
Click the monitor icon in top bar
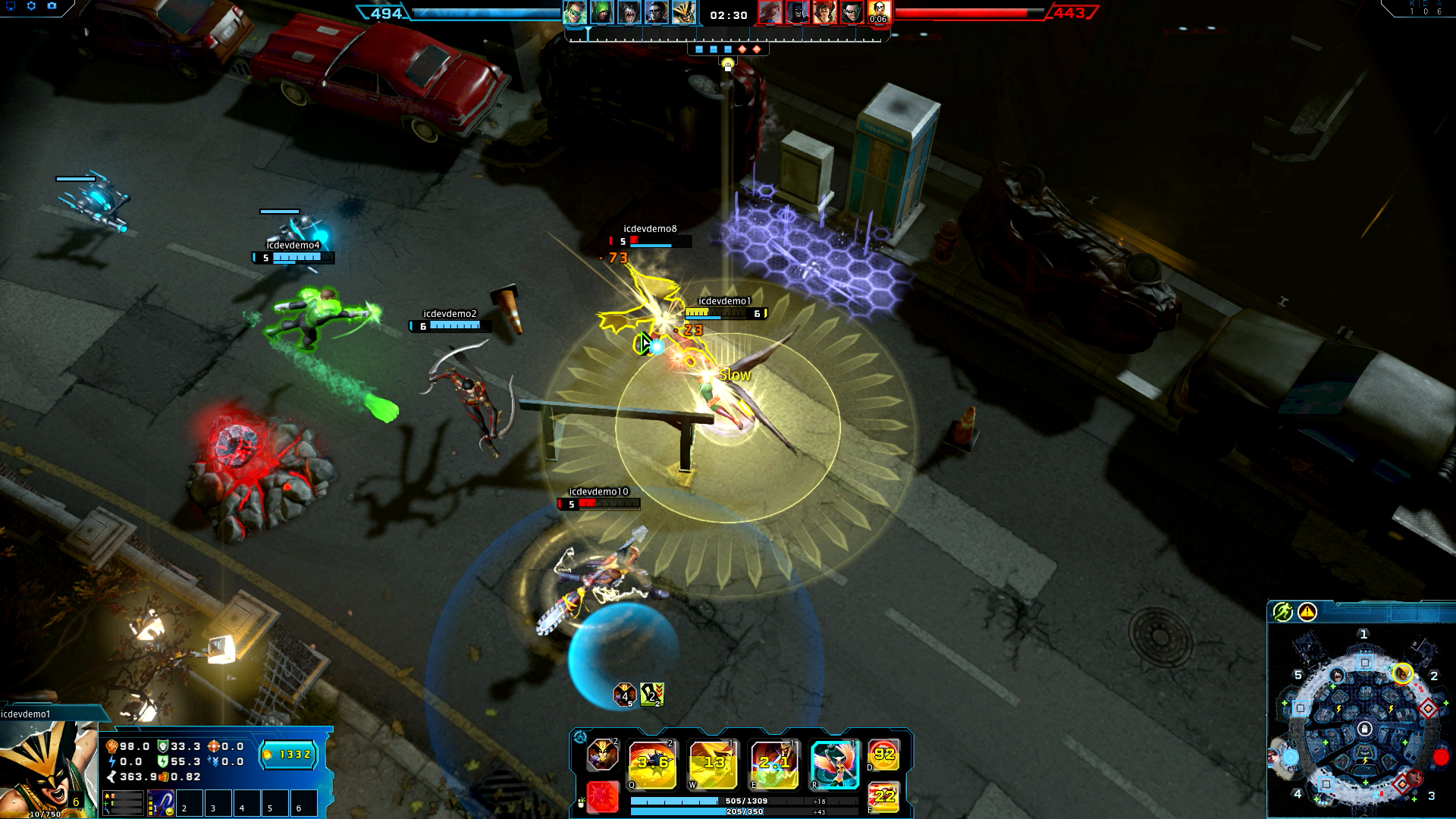tap(11, 6)
